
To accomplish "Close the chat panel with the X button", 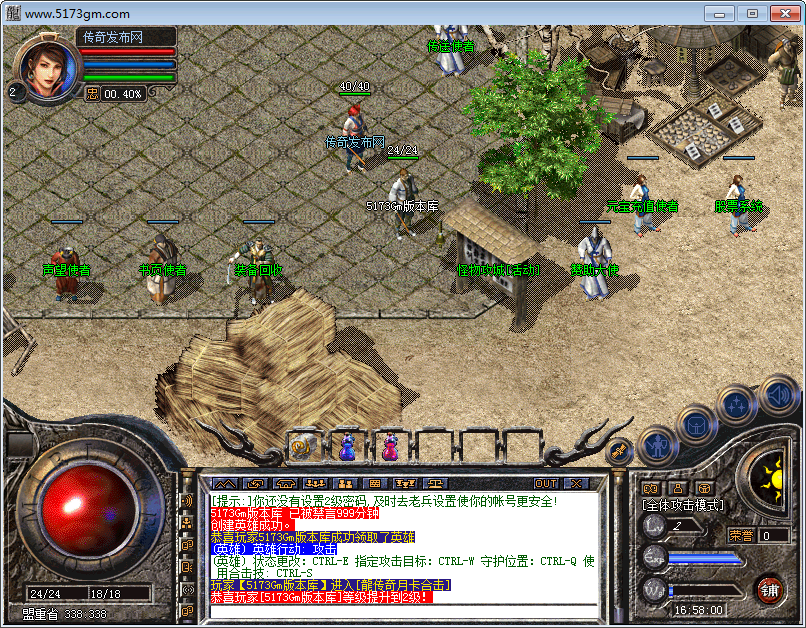I will coord(575,484).
